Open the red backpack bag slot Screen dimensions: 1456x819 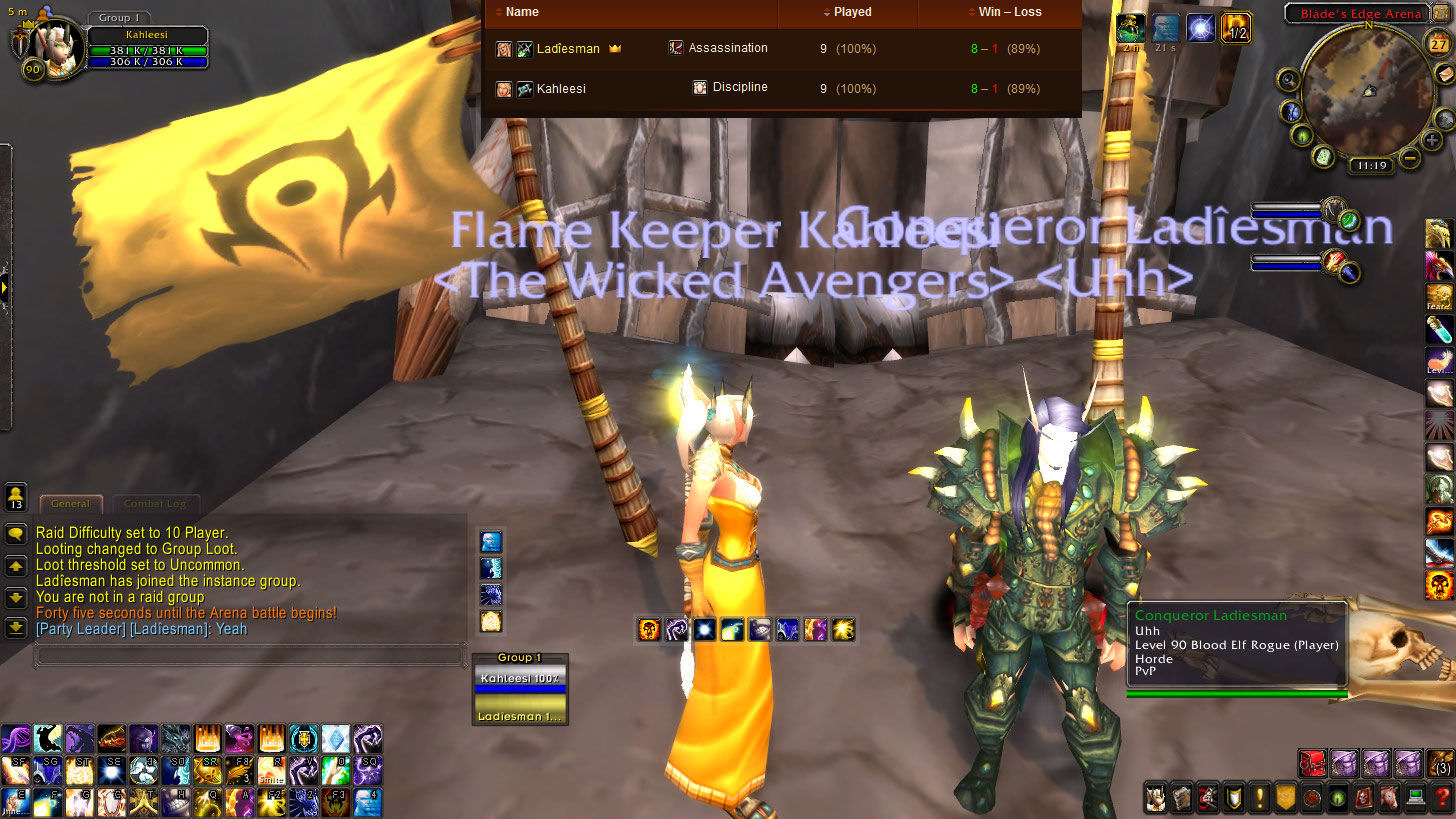coord(1312,764)
